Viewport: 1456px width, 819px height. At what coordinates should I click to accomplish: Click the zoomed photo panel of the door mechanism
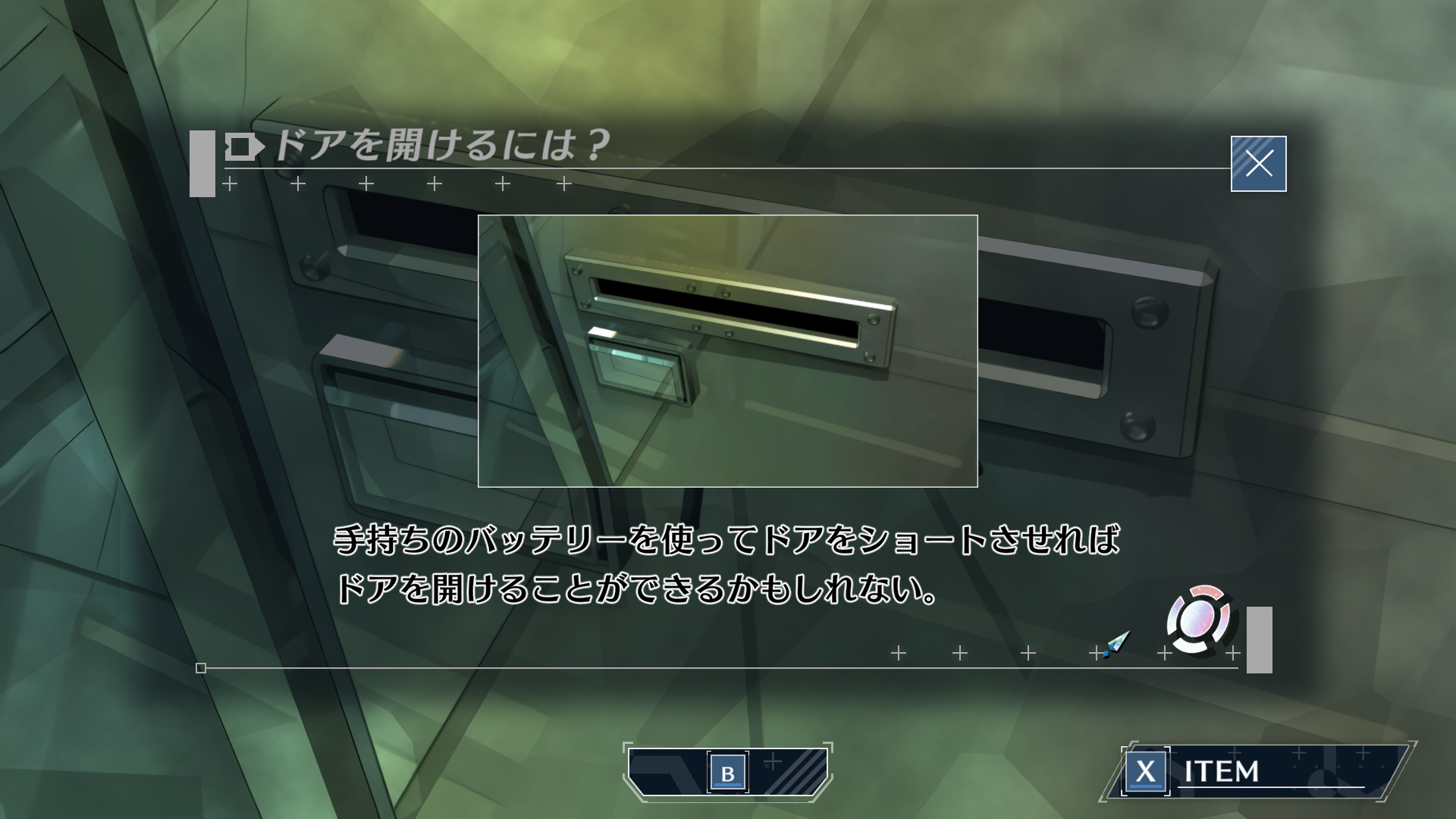pos(728,351)
